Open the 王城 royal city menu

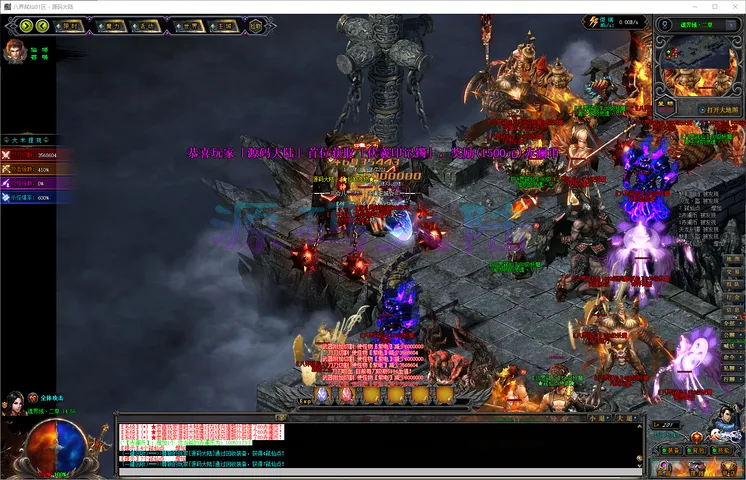[226, 27]
